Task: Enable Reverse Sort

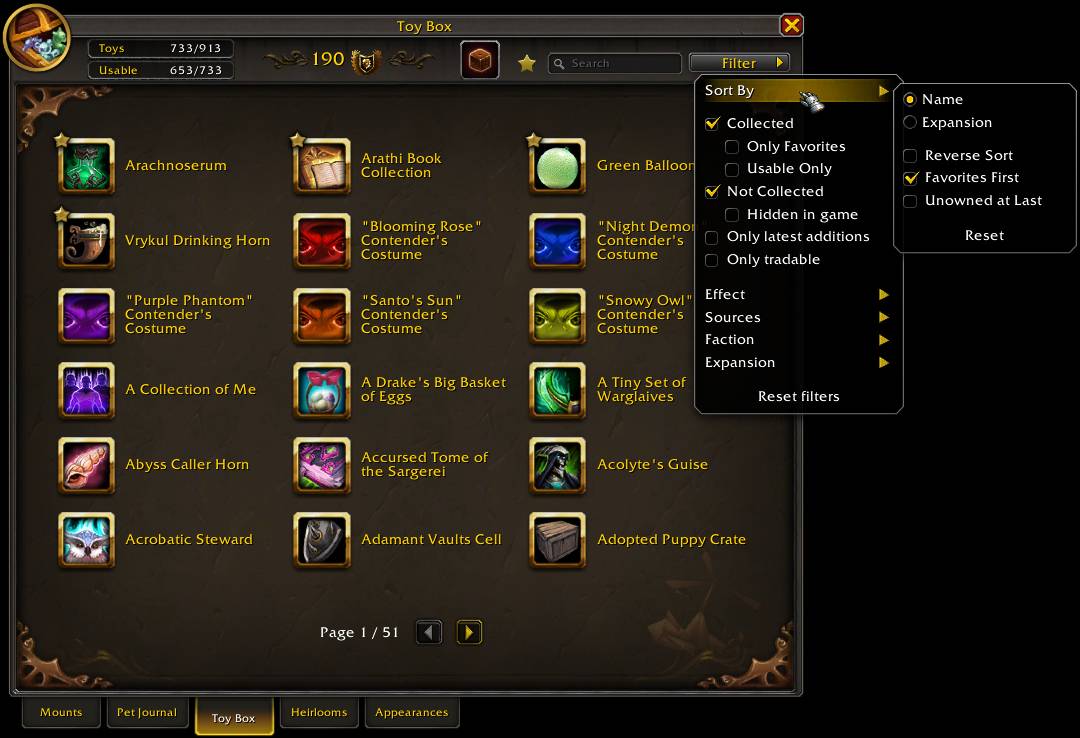Action: 910,156
